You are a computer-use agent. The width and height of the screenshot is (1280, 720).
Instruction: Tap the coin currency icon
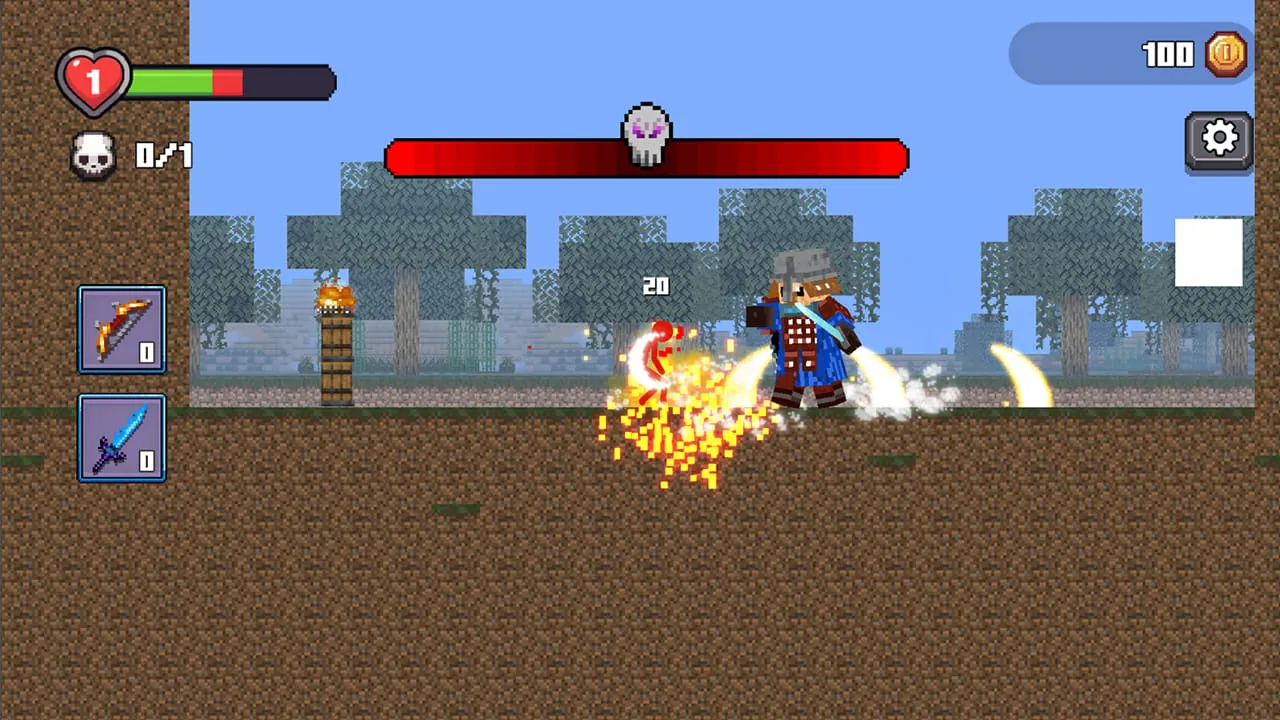pos(1227,54)
